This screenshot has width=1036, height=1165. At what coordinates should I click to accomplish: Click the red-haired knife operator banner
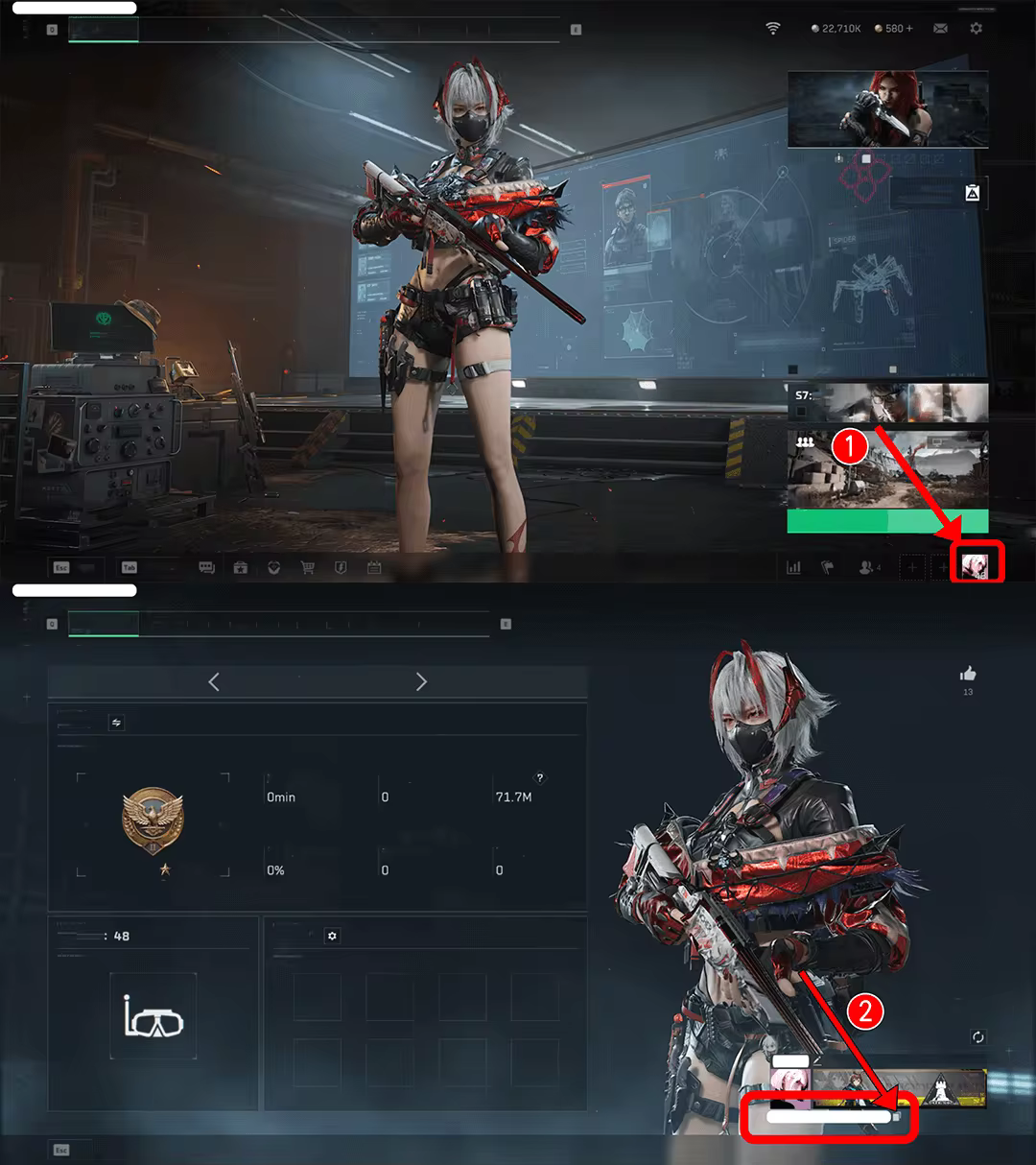coord(887,108)
